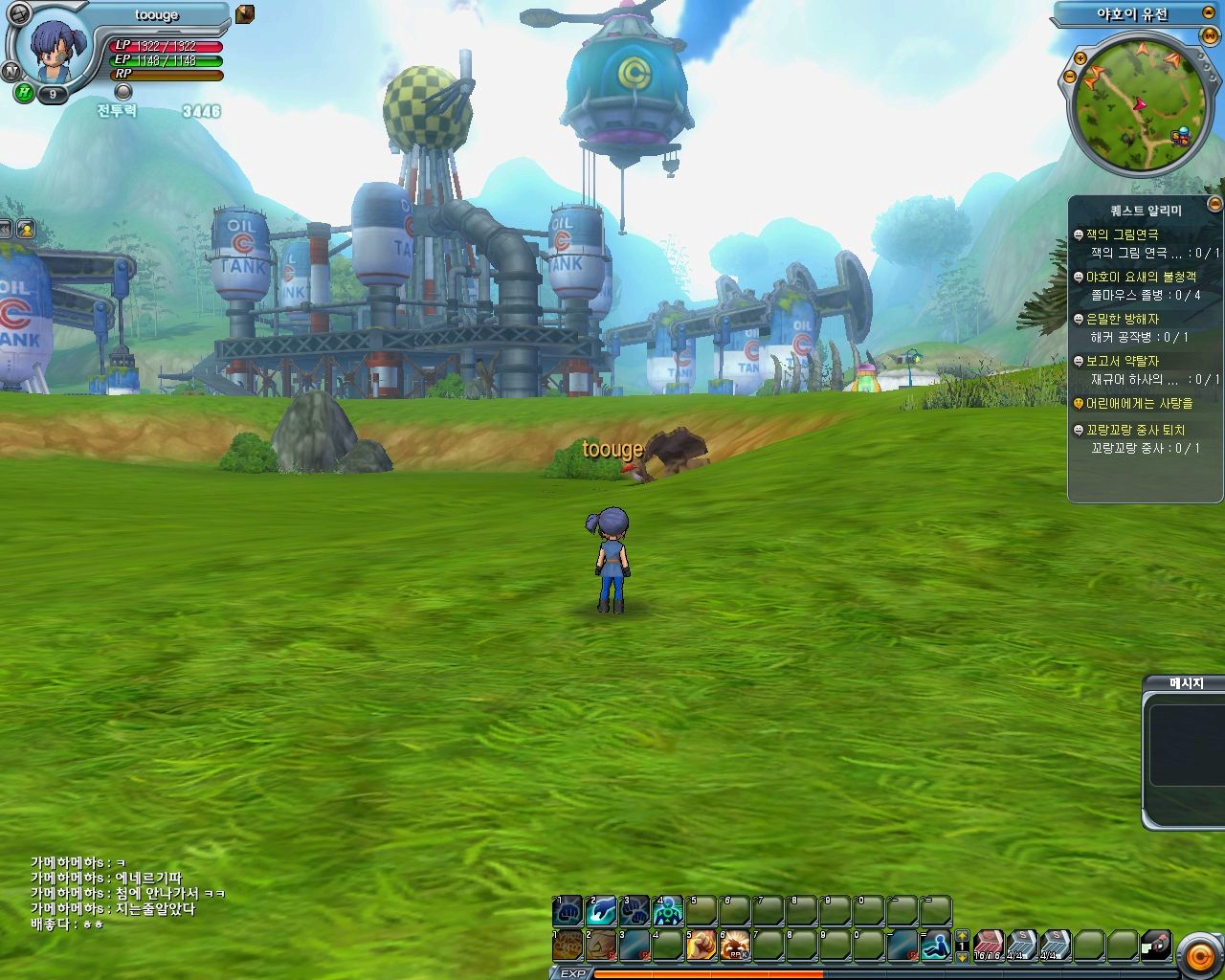Screen dimensions: 1225x980
Task: Zoom in the minimap with plus button
Action: point(1080,57)
